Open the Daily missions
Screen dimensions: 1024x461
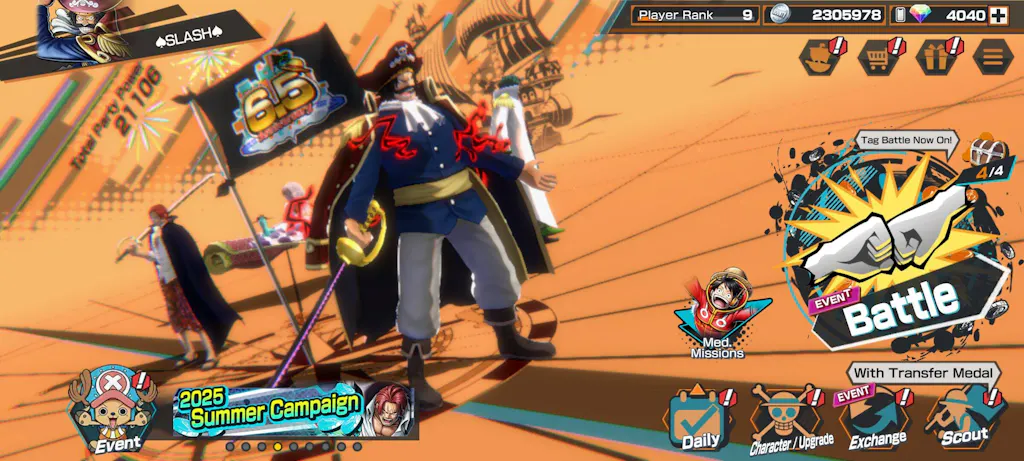coord(700,417)
